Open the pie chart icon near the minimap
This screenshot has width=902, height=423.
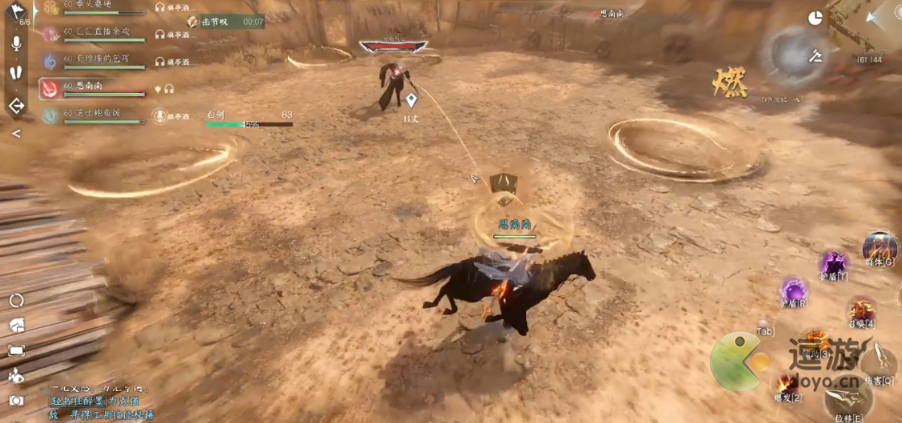tap(815, 18)
